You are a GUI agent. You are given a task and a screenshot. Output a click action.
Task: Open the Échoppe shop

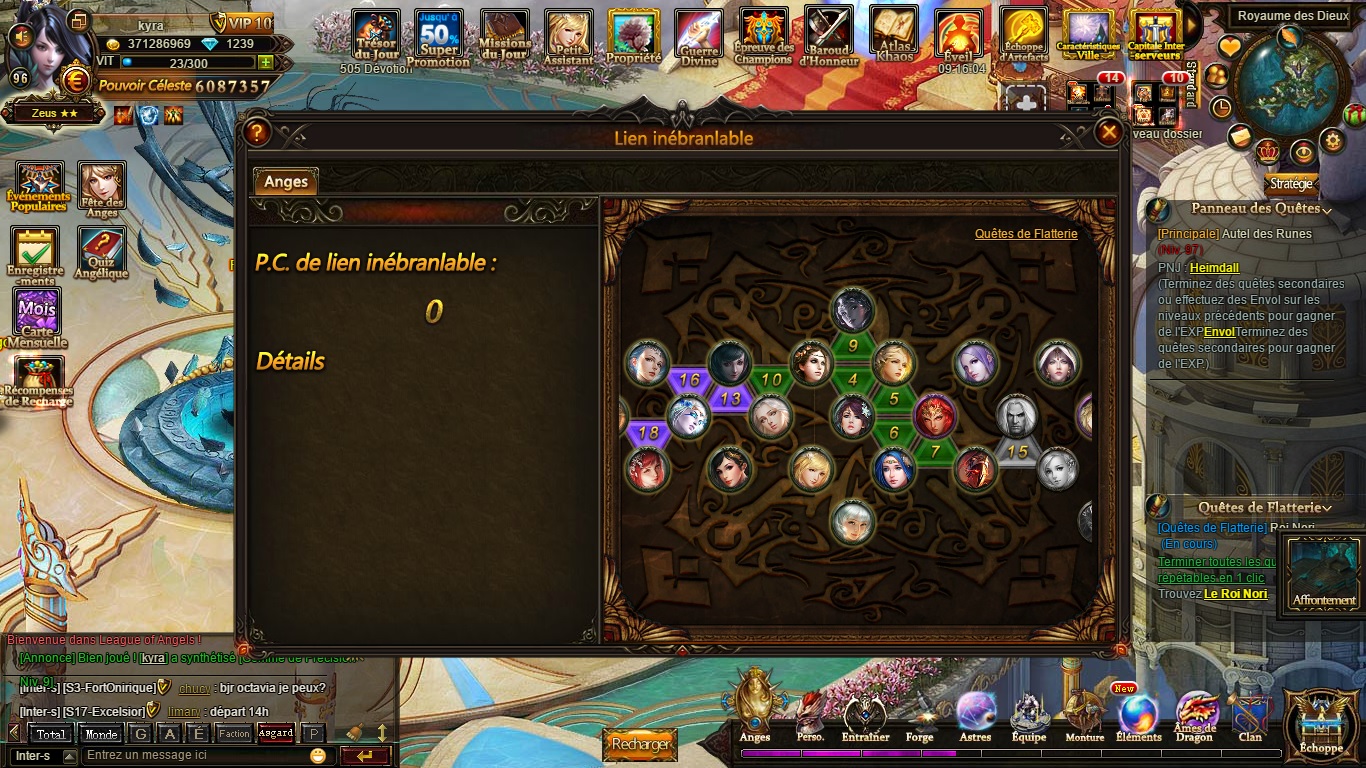(1321, 722)
